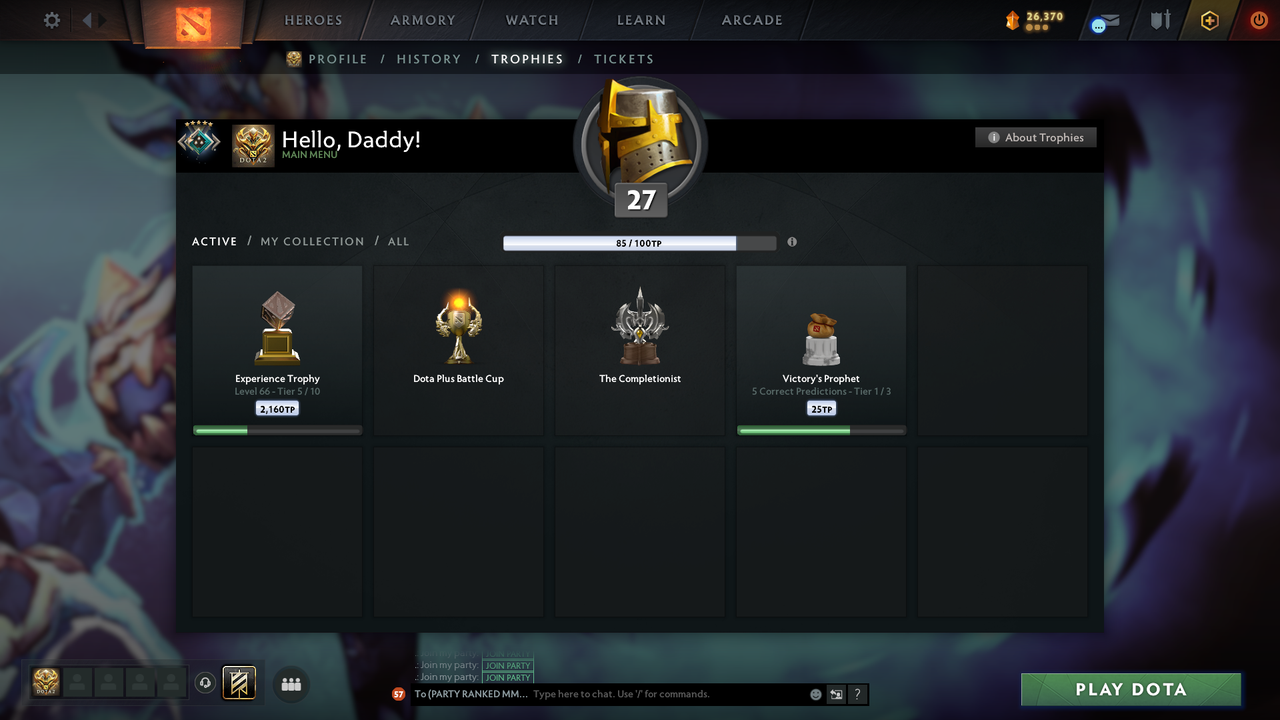Image resolution: width=1280 pixels, height=720 pixels.
Task: Click the About Trophies button
Action: pos(1036,137)
